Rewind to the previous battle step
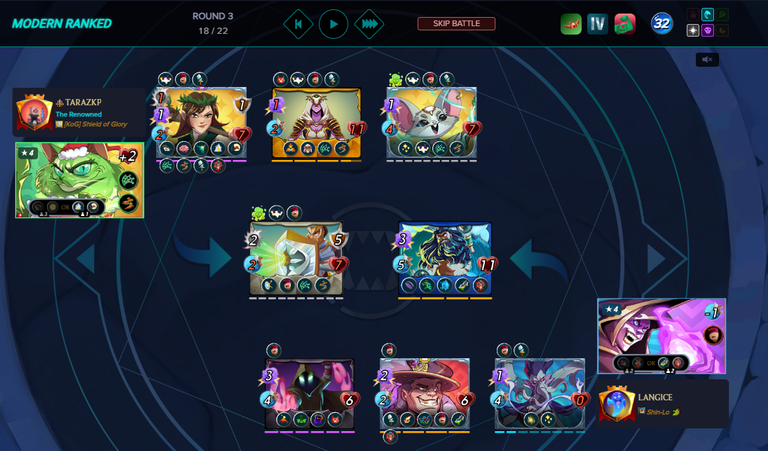 point(298,24)
